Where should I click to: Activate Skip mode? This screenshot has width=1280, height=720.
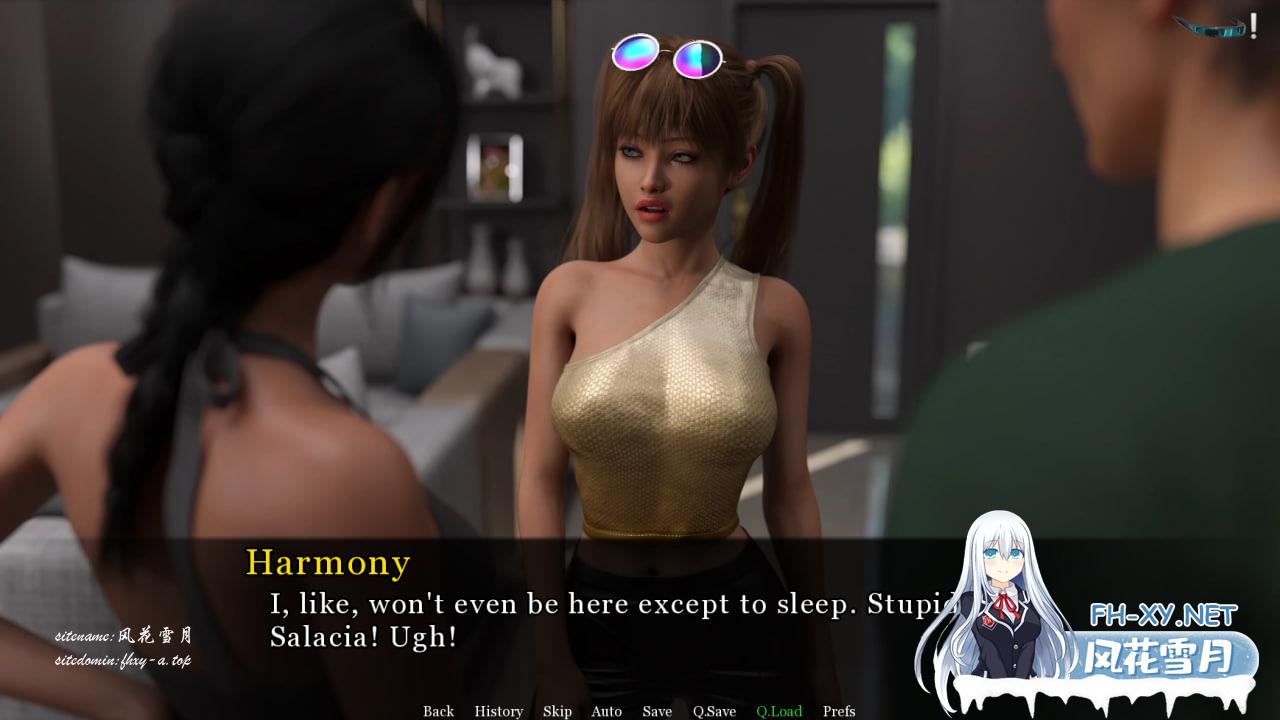click(557, 711)
